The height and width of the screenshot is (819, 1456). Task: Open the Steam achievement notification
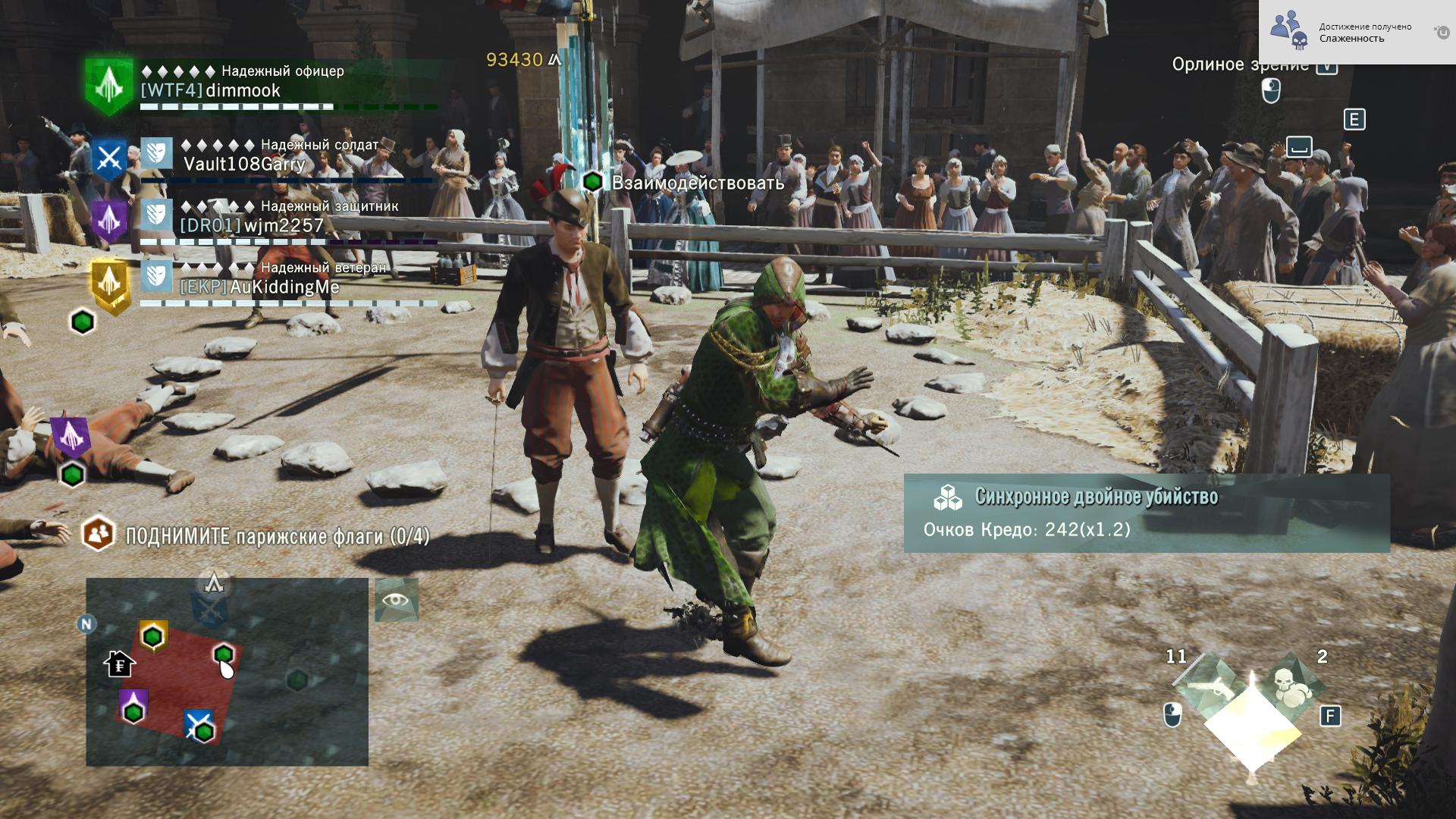(1357, 33)
